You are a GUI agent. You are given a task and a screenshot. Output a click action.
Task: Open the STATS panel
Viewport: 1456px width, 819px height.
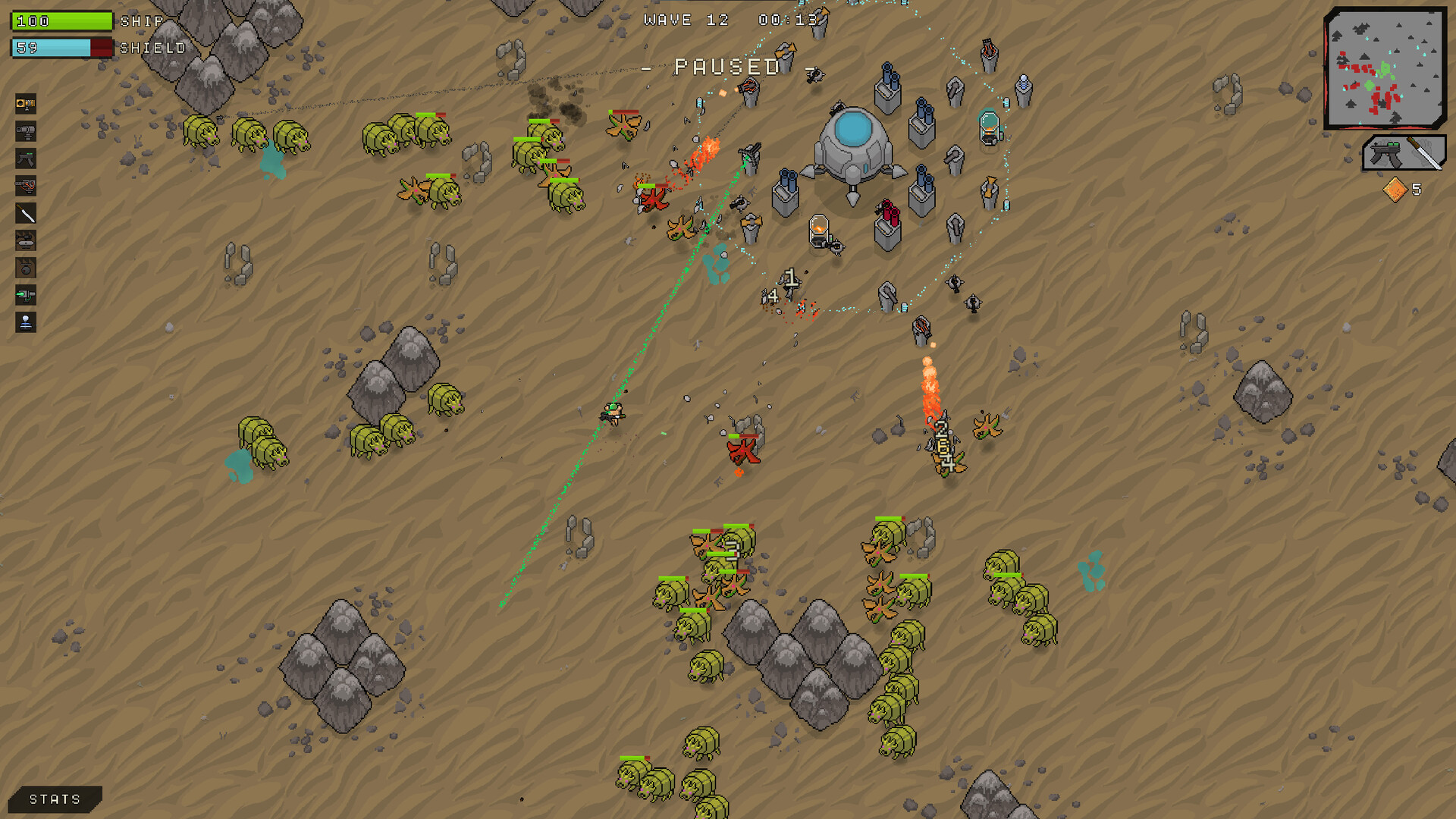(x=53, y=799)
